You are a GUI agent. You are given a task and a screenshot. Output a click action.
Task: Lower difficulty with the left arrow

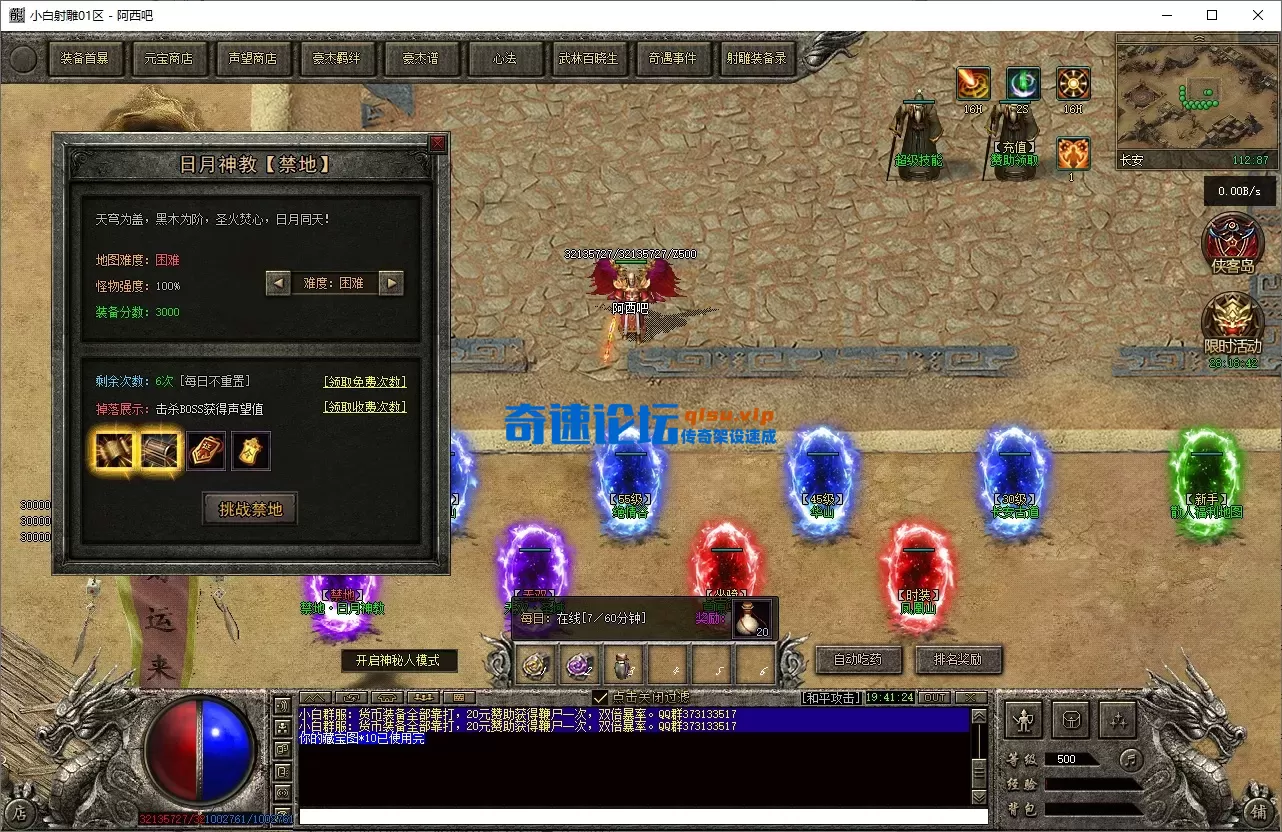277,283
